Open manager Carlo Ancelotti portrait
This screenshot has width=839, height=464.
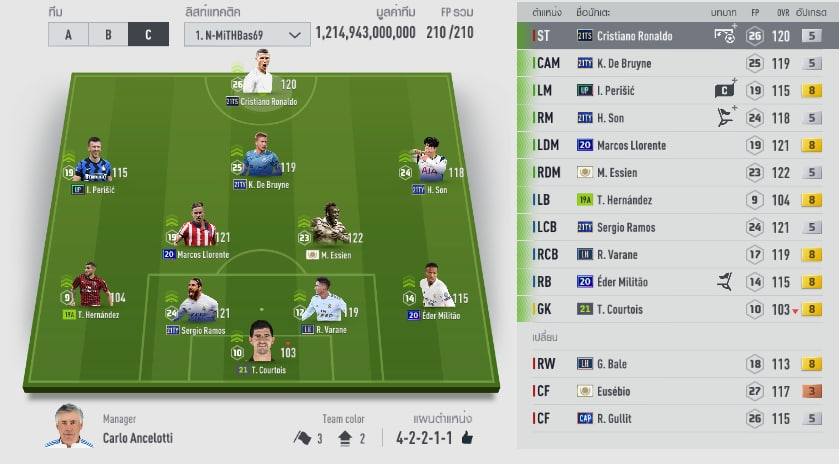pyautogui.click(x=68, y=427)
